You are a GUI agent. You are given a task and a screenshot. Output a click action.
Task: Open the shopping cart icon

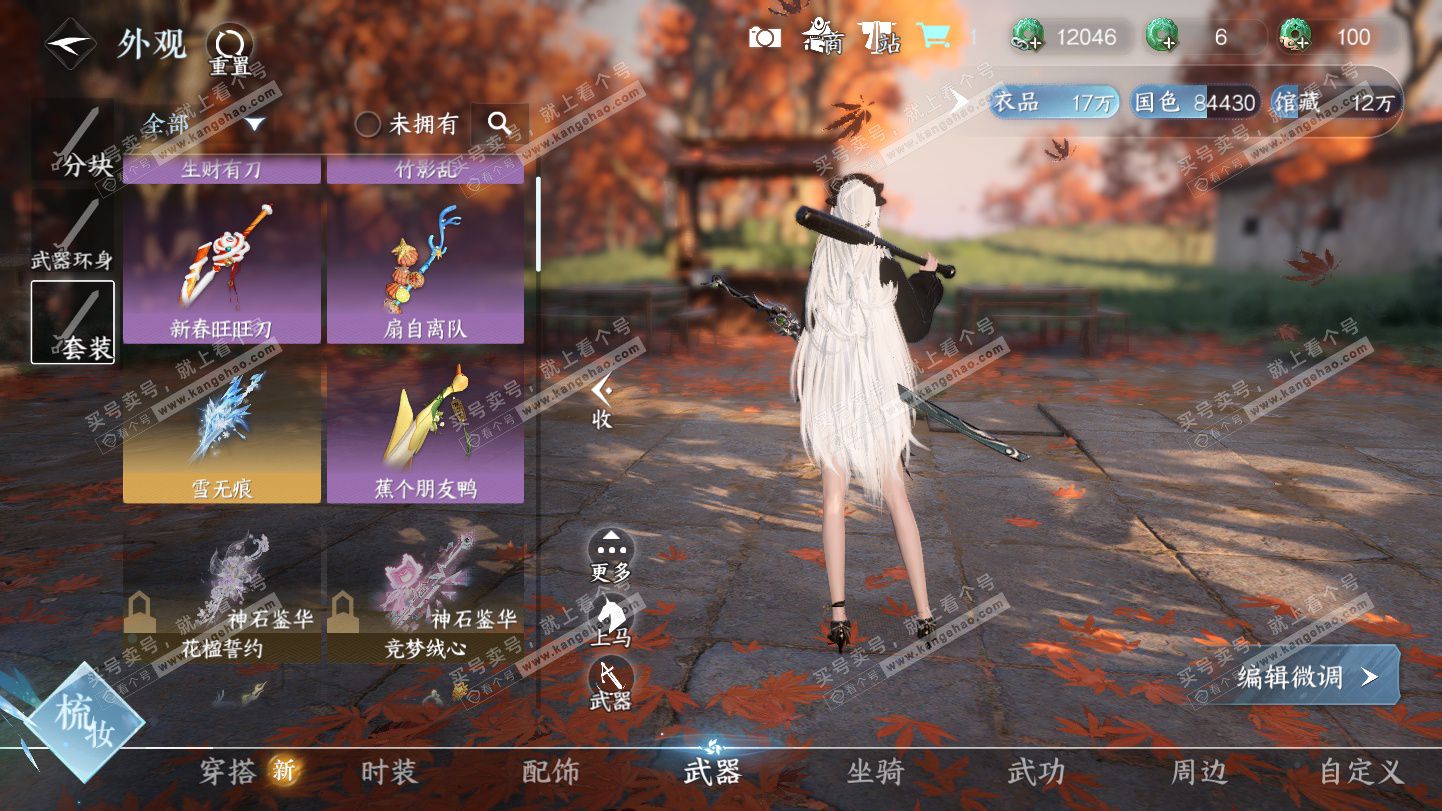[934, 37]
